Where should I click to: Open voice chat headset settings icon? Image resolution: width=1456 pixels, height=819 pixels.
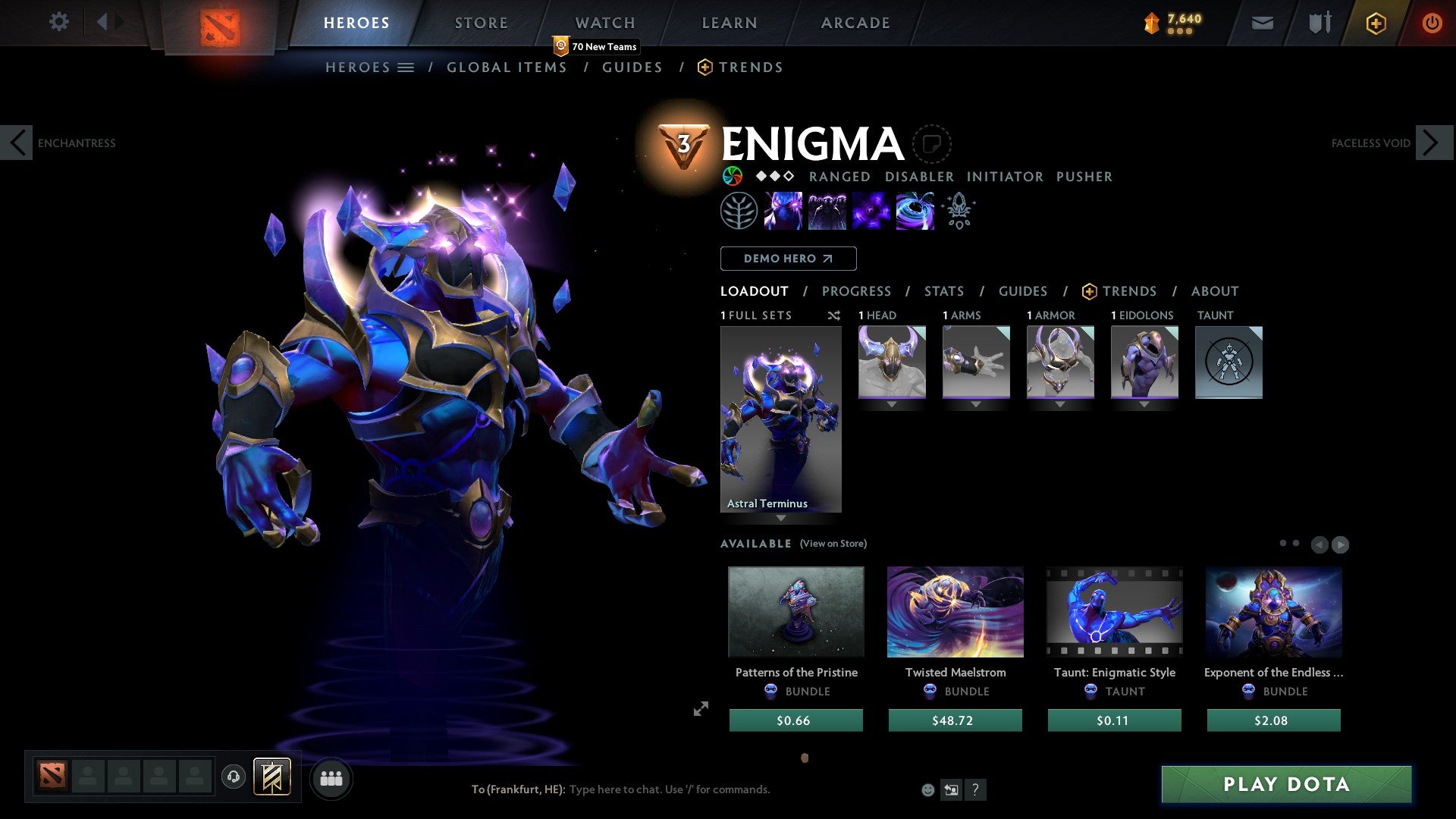233,778
